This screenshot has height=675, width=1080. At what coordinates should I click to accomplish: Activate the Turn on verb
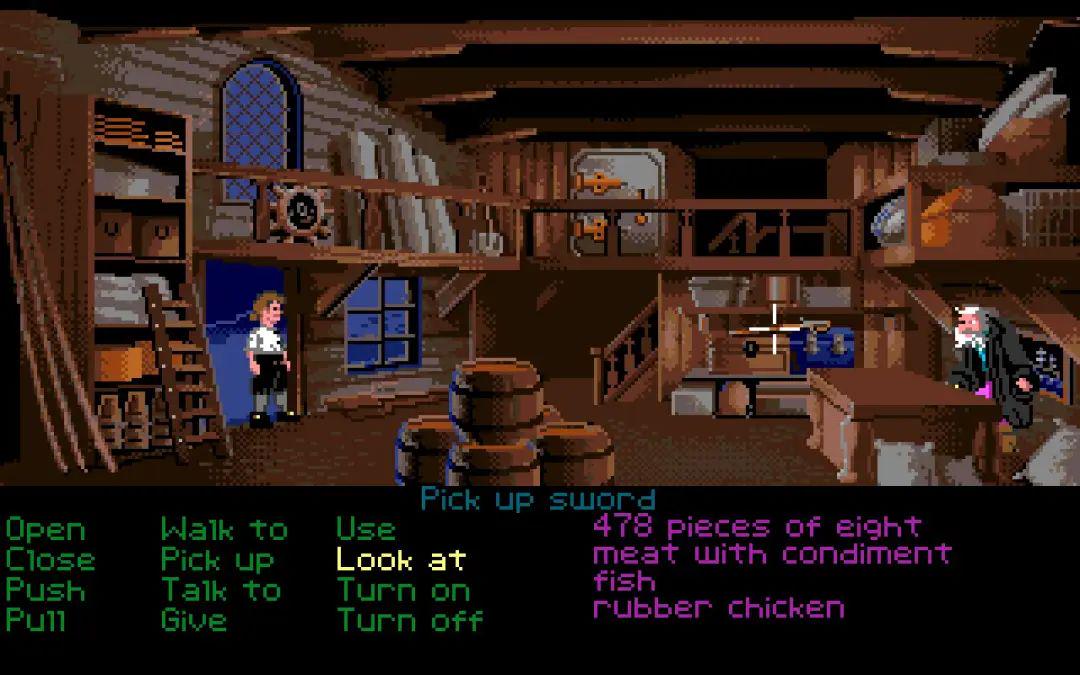click(x=403, y=589)
